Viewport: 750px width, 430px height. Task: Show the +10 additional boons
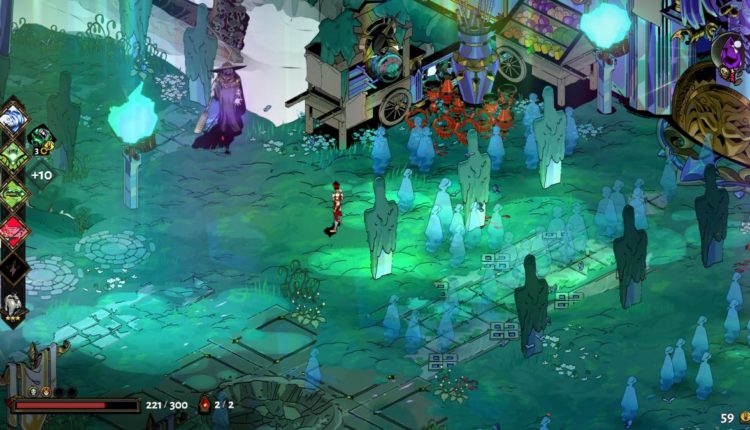click(x=41, y=176)
